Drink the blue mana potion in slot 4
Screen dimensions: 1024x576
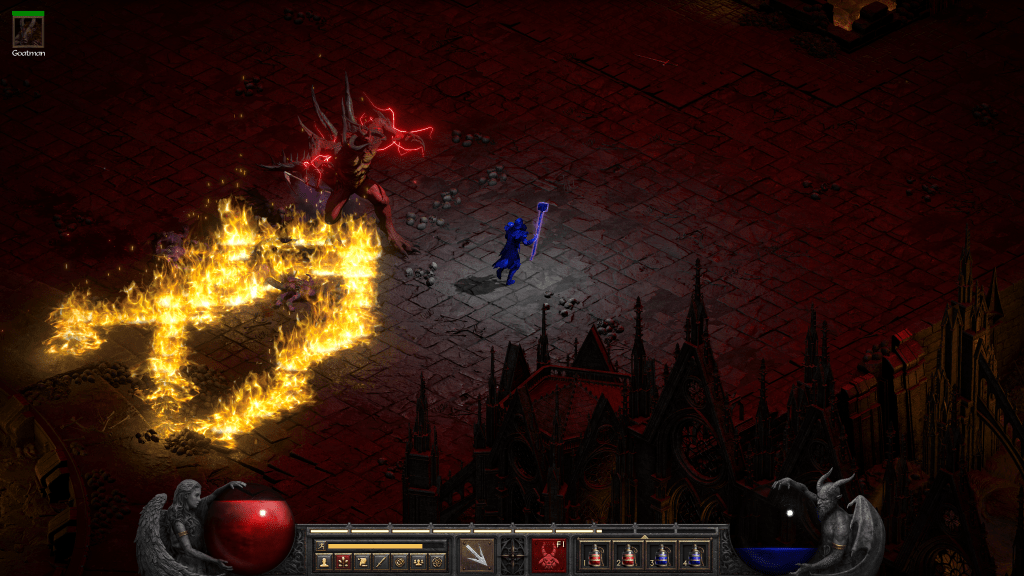pyautogui.click(x=693, y=556)
